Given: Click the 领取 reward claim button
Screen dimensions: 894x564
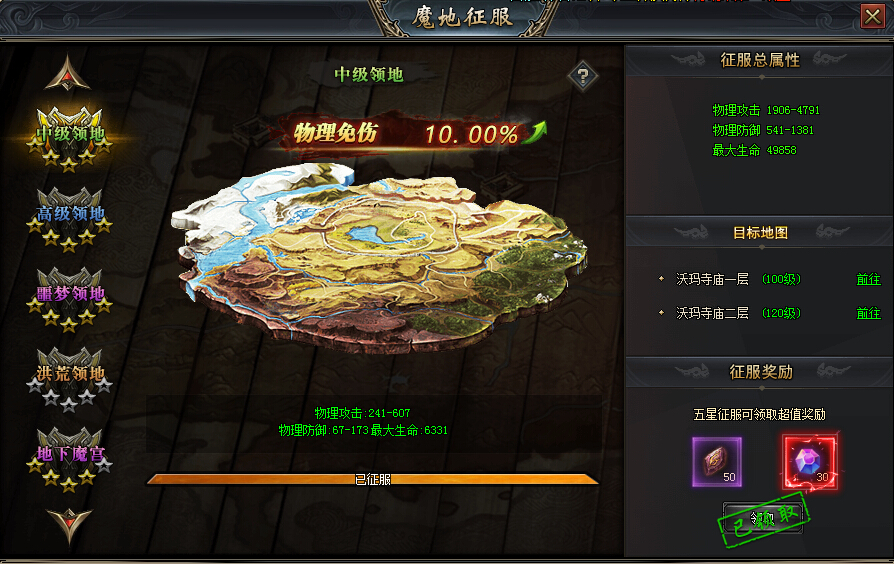Looking at the screenshot, I should click(x=763, y=519).
